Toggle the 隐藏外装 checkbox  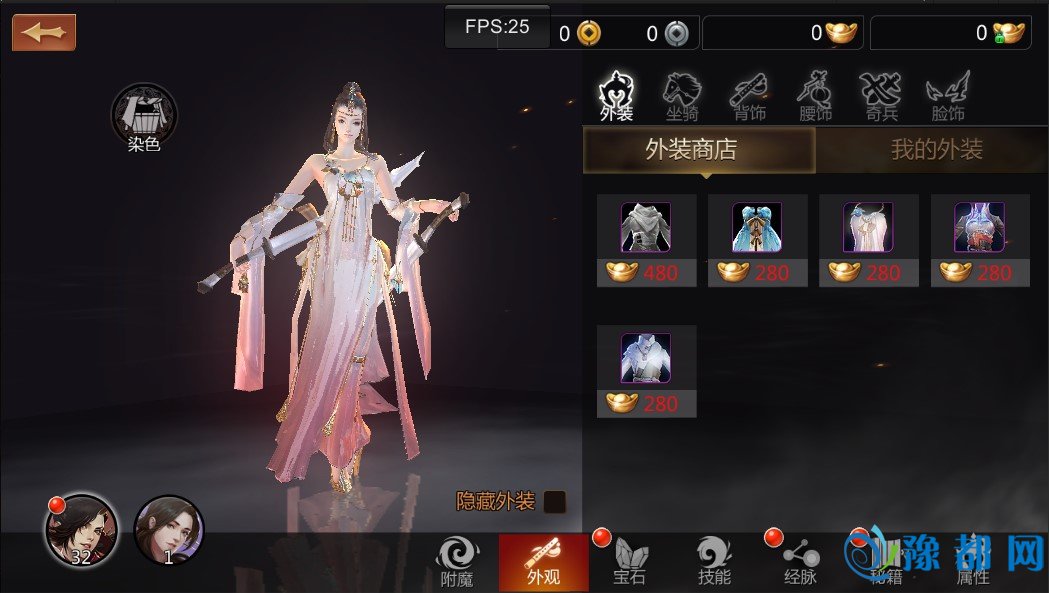coord(555,502)
